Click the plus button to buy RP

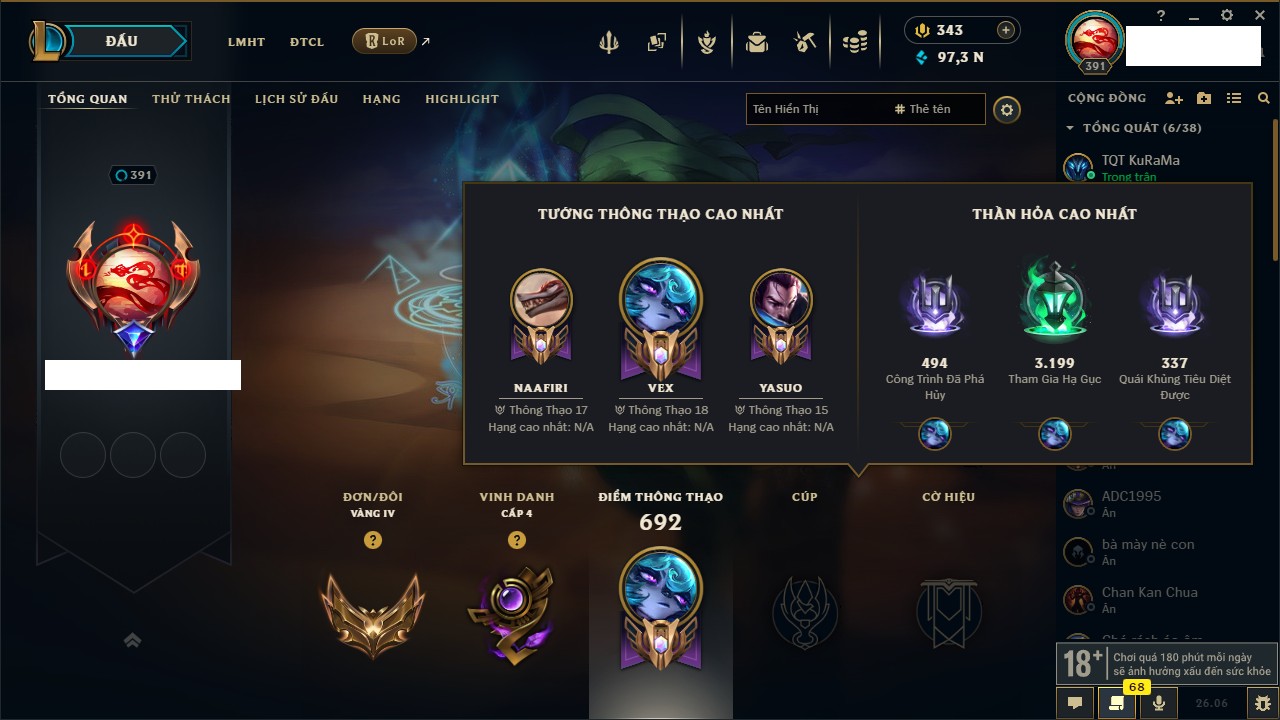tap(1006, 30)
